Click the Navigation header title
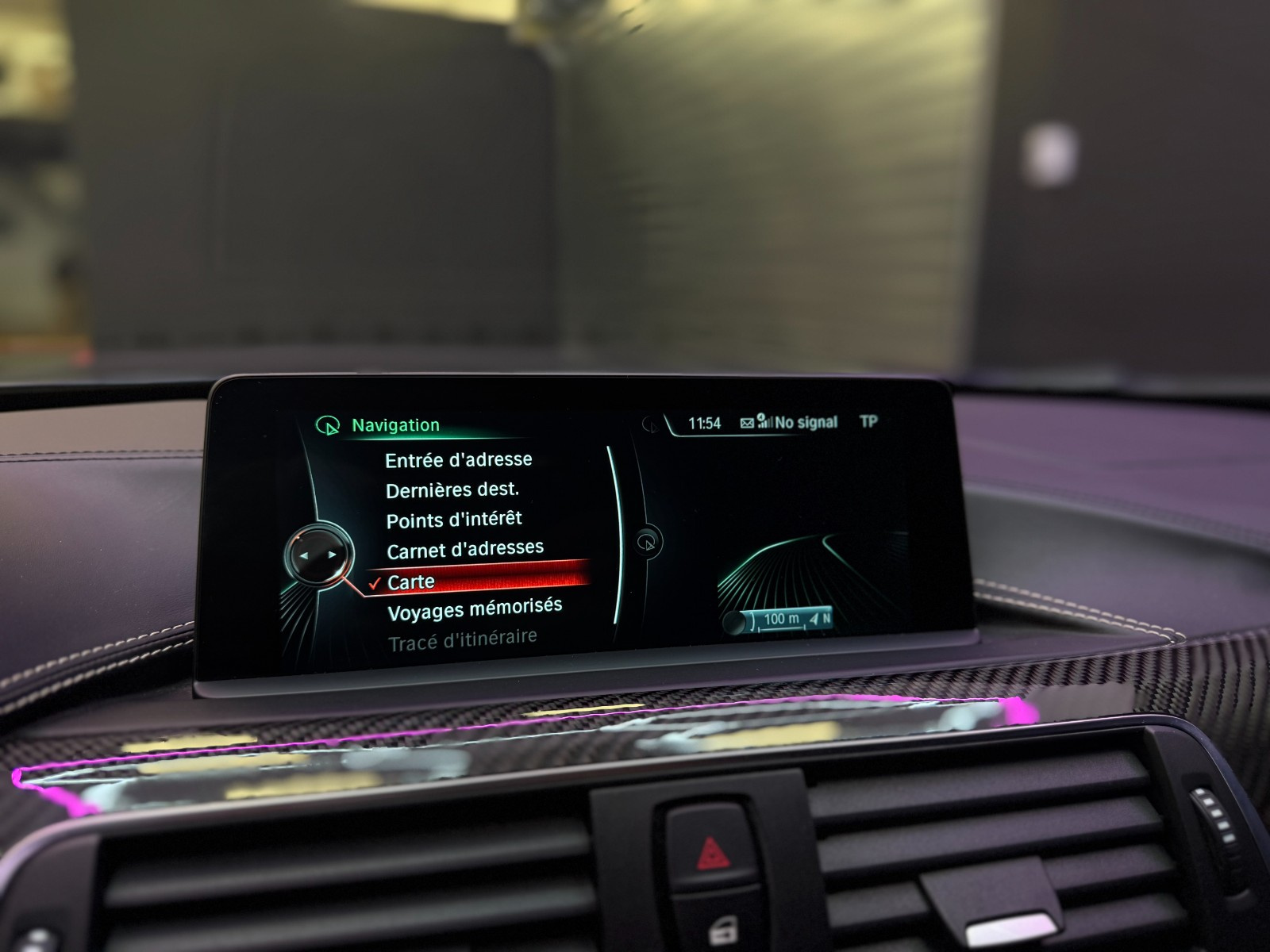 point(395,425)
